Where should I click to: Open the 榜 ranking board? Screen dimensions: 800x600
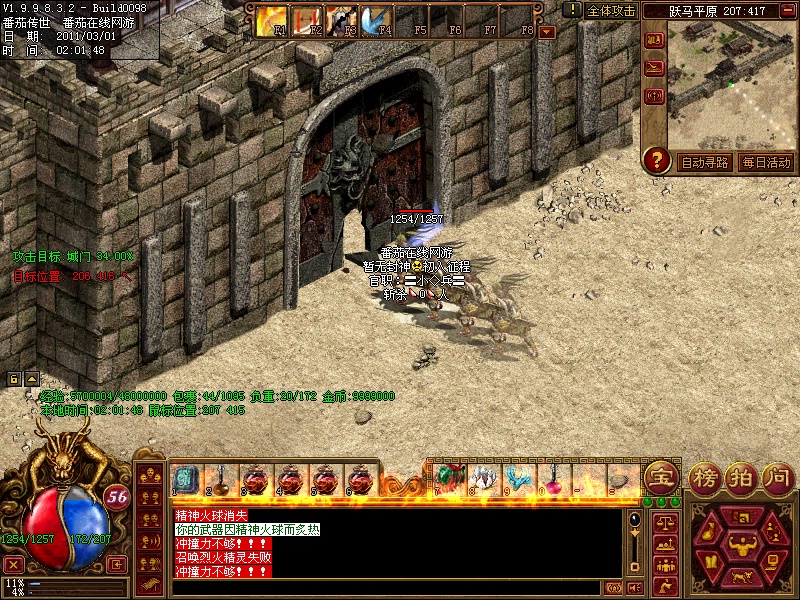pyautogui.click(x=706, y=477)
